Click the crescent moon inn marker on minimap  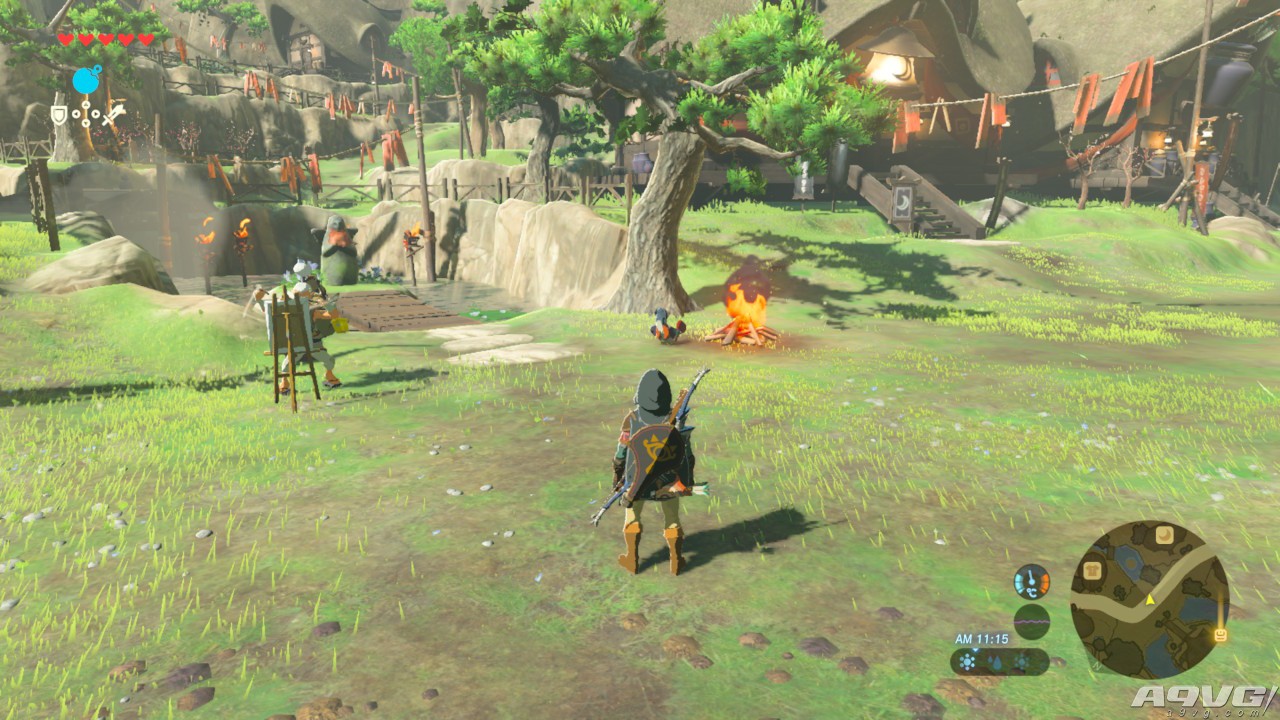[x=1163, y=535]
